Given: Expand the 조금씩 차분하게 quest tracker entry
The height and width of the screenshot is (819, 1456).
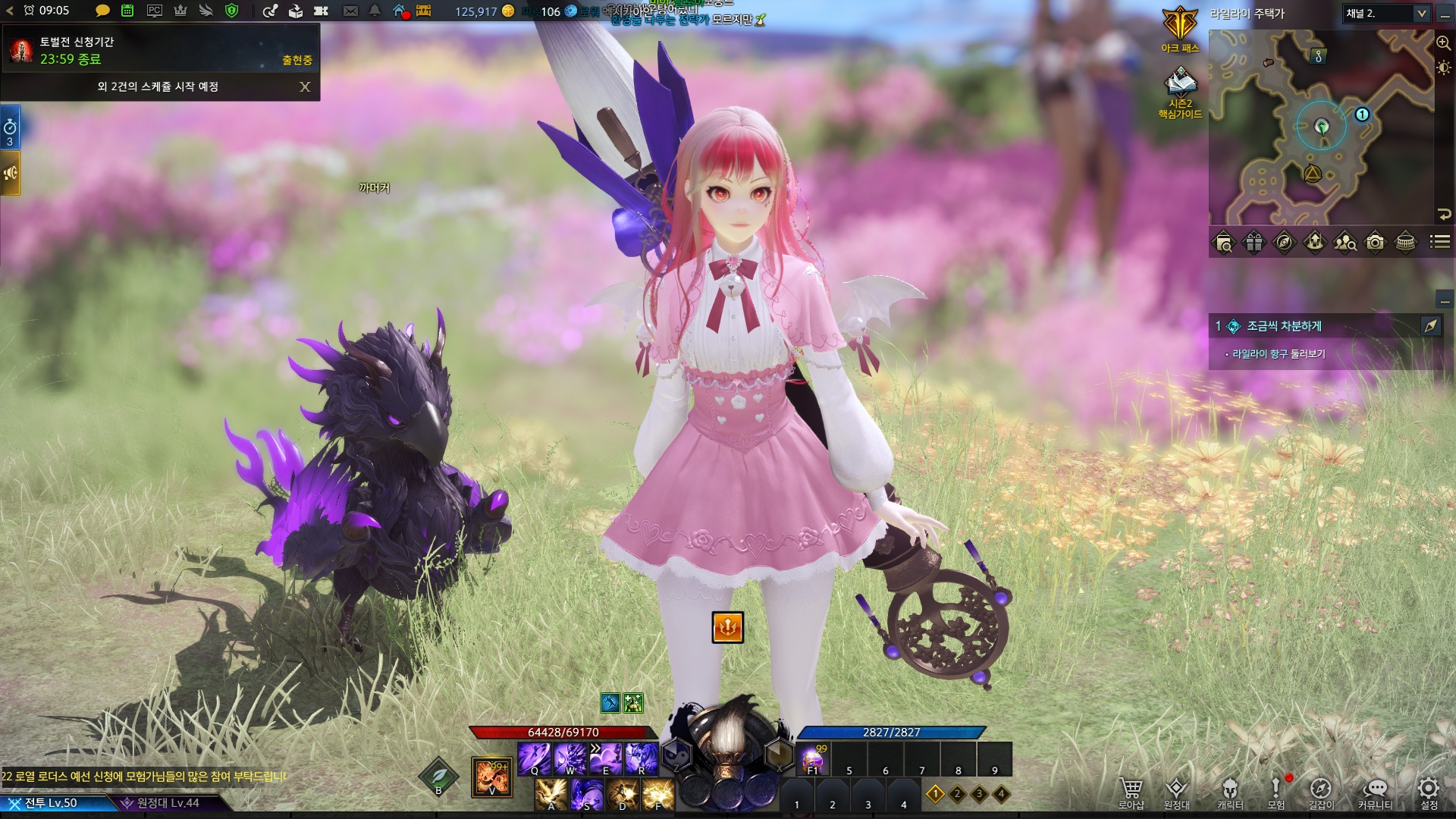Looking at the screenshot, I should coord(1284,326).
